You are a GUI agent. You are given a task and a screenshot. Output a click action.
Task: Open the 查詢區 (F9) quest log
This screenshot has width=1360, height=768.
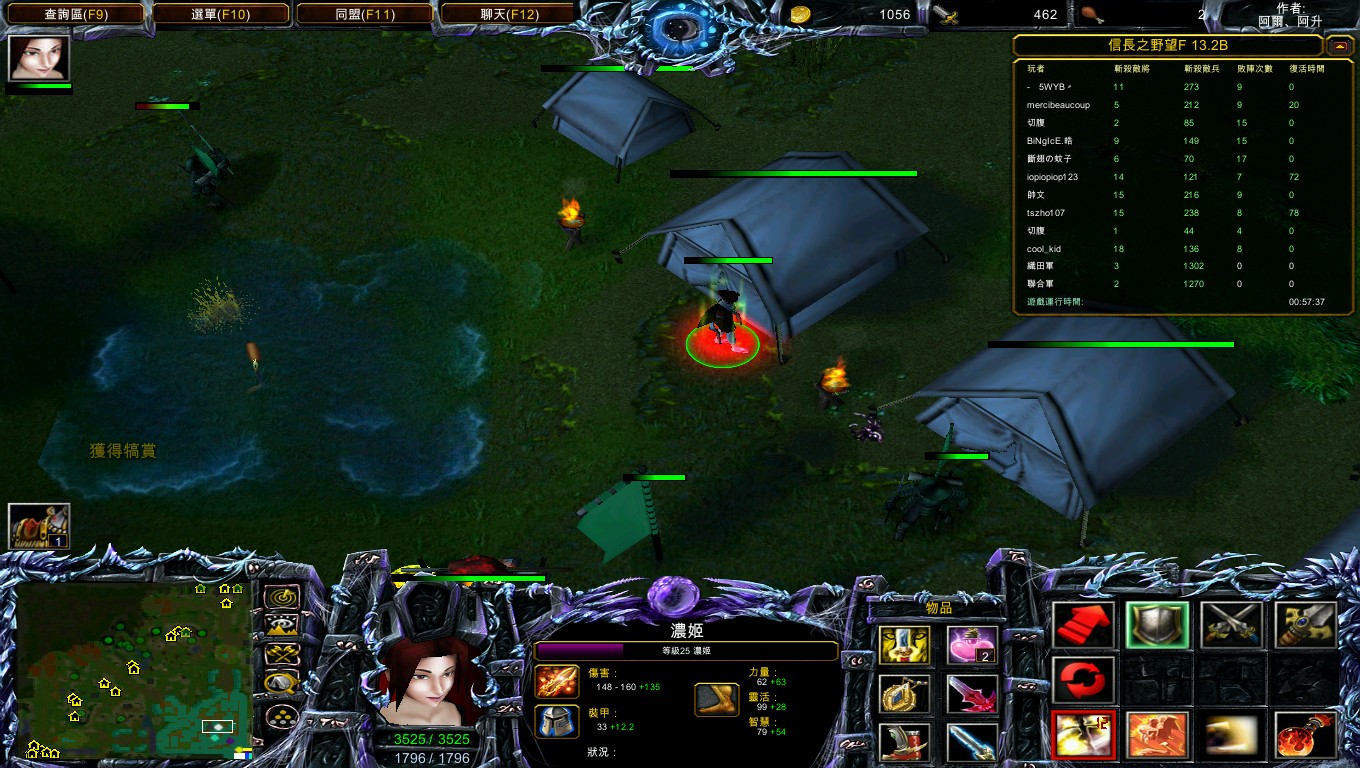pyautogui.click(x=76, y=14)
